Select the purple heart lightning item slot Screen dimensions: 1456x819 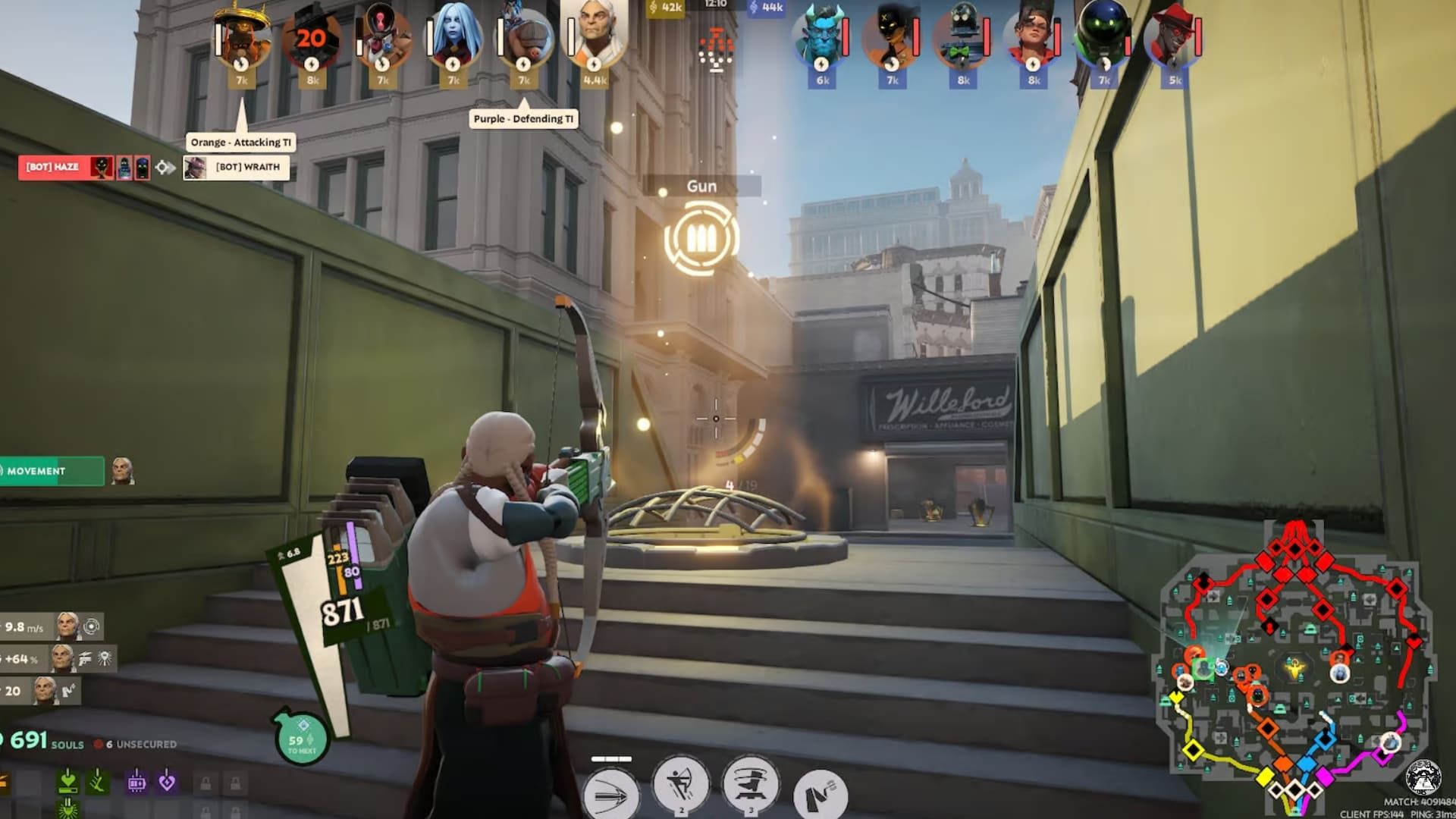[x=167, y=782]
